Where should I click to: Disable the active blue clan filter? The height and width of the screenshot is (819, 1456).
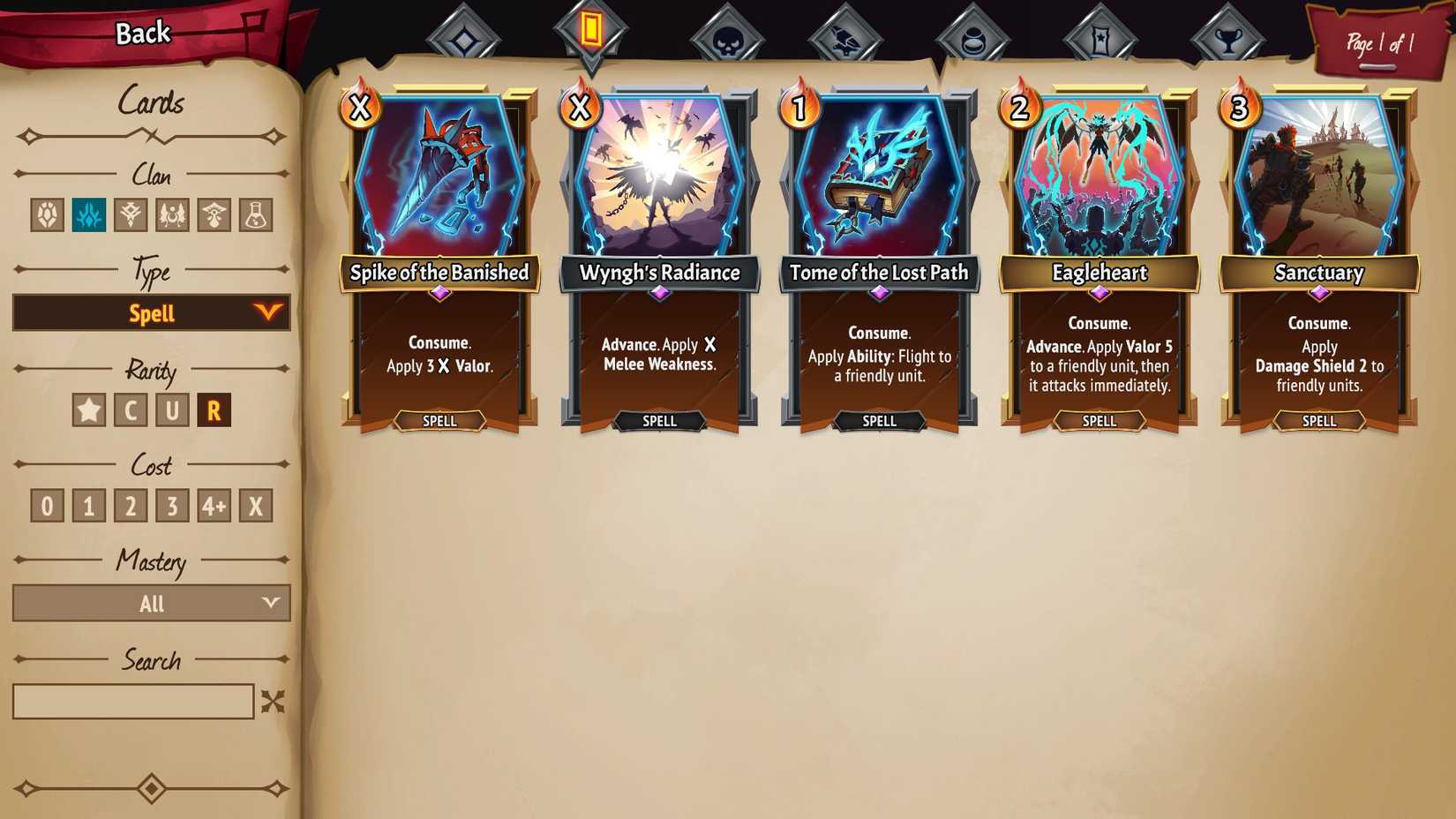[x=88, y=214]
